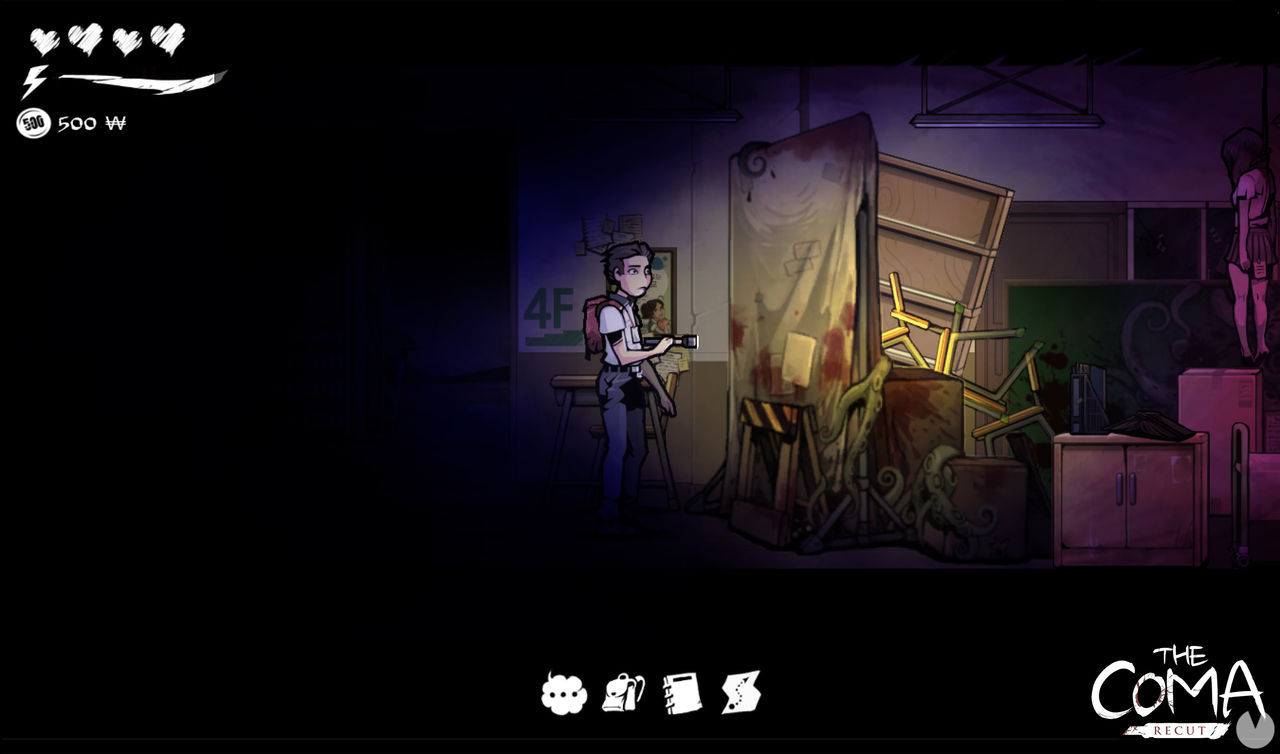
Task: Click the stamina lightning bolt icon
Action: coord(33,75)
